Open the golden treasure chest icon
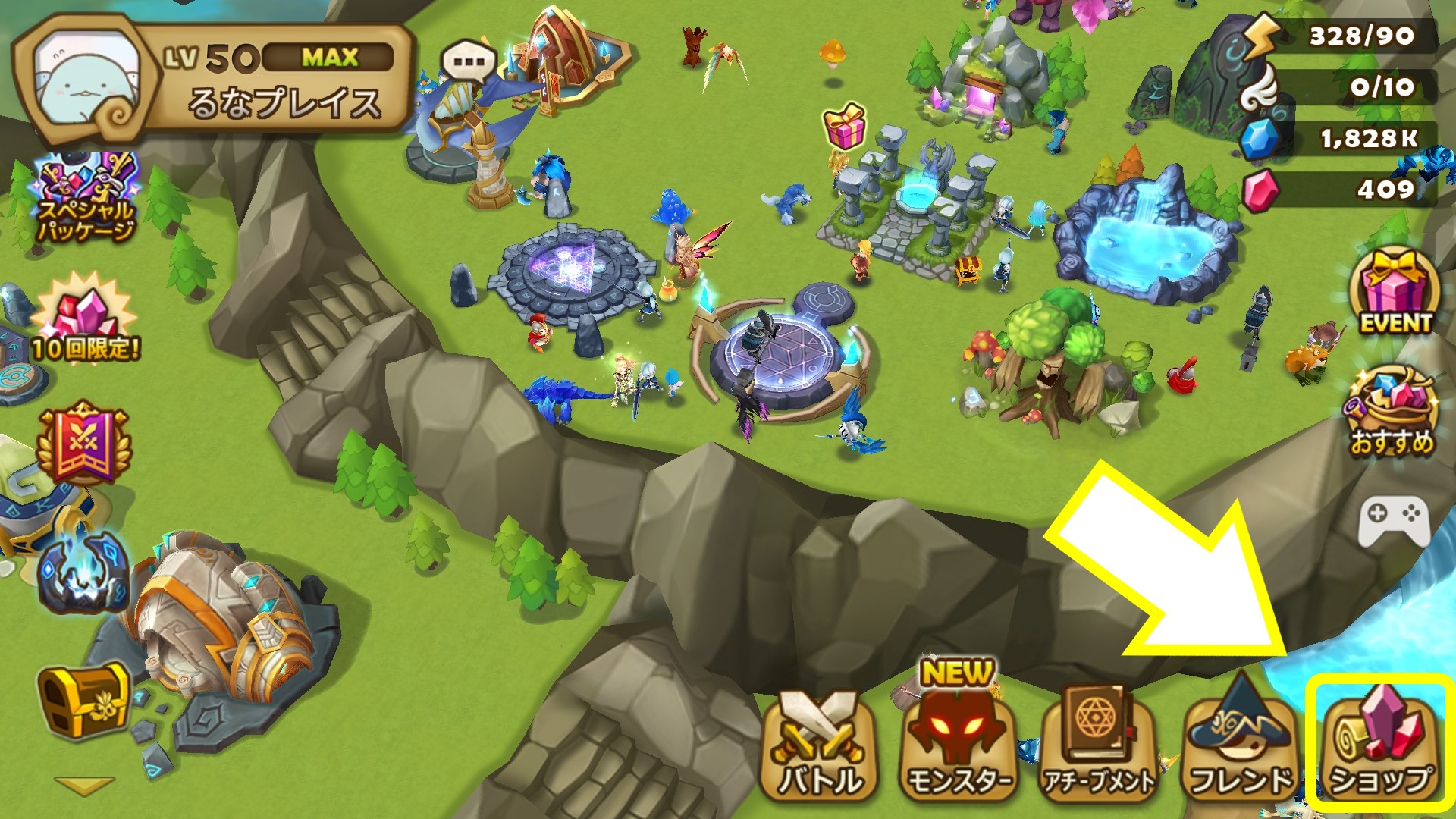 (83, 701)
